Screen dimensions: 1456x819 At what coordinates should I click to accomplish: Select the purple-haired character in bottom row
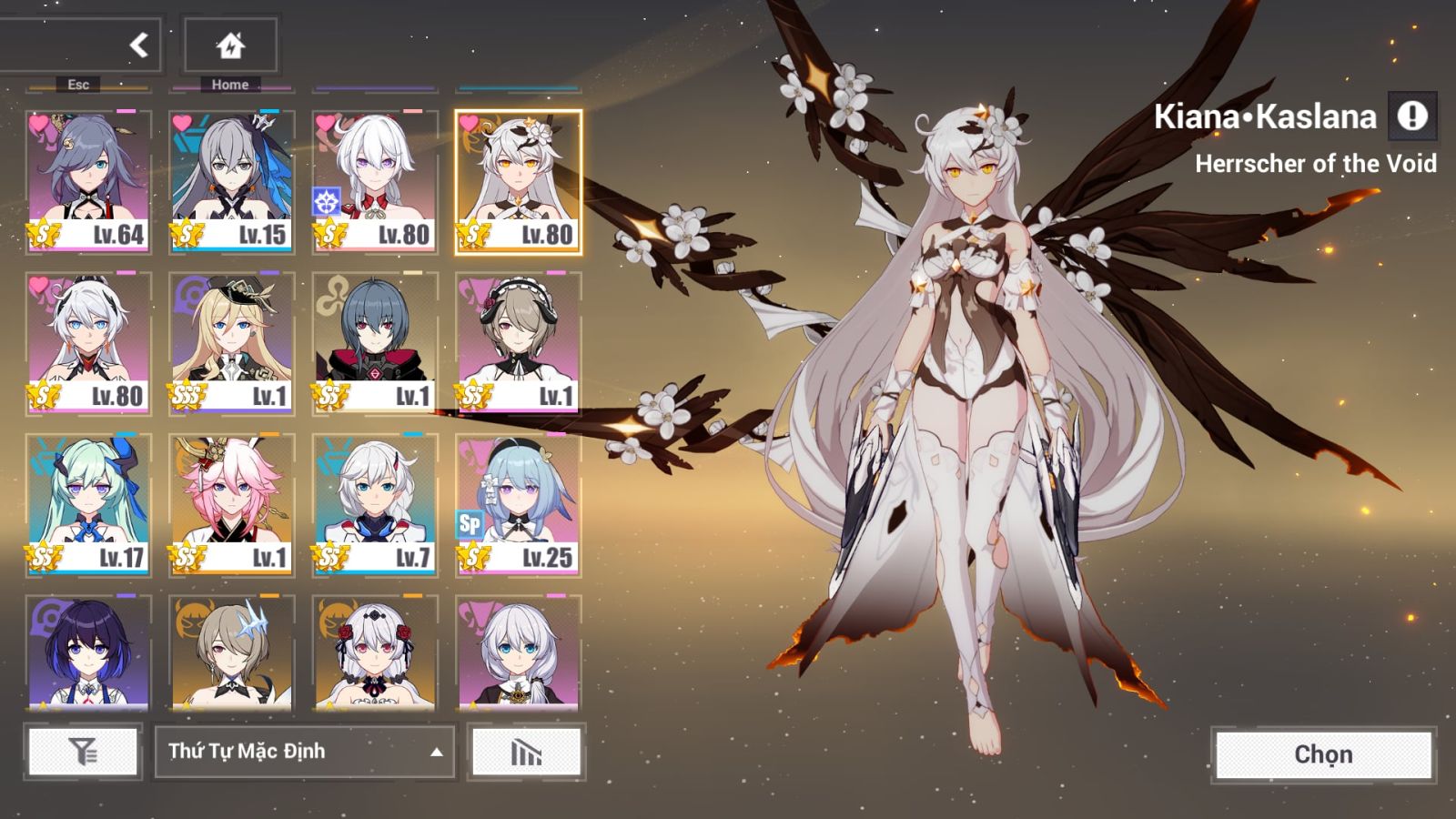pos(88,652)
